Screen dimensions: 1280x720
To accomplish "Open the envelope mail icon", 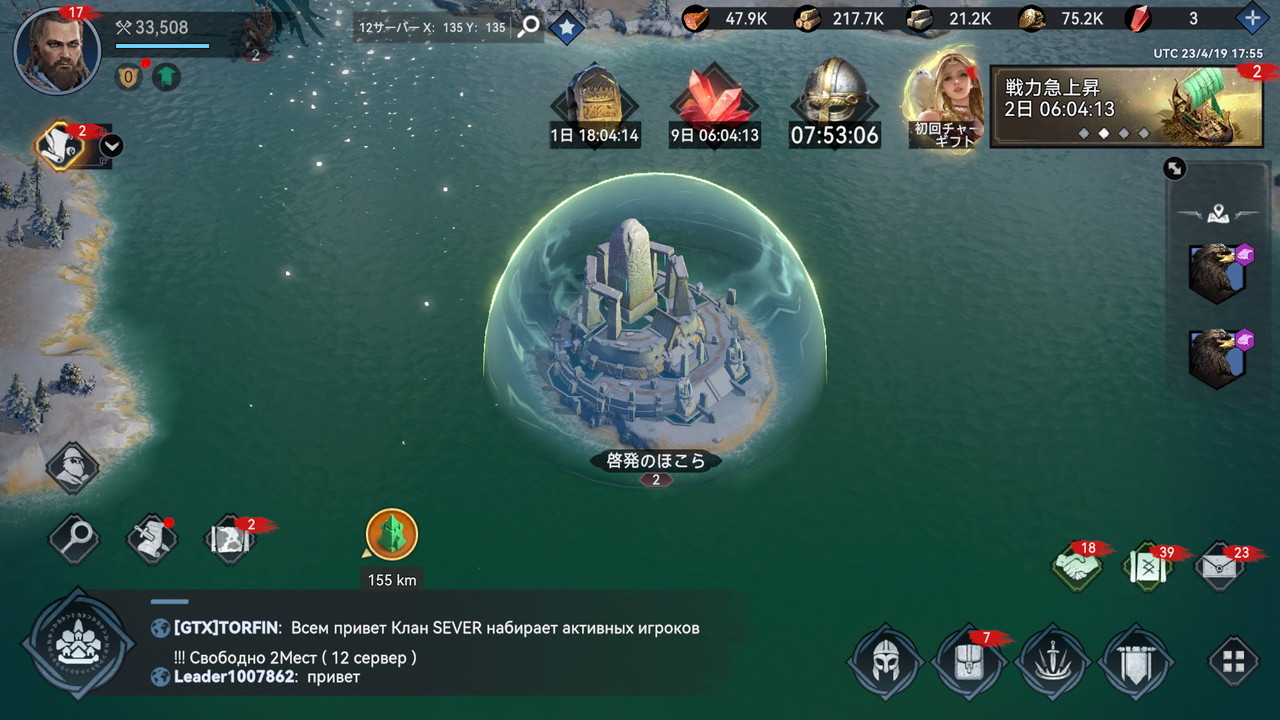I will coord(1220,567).
